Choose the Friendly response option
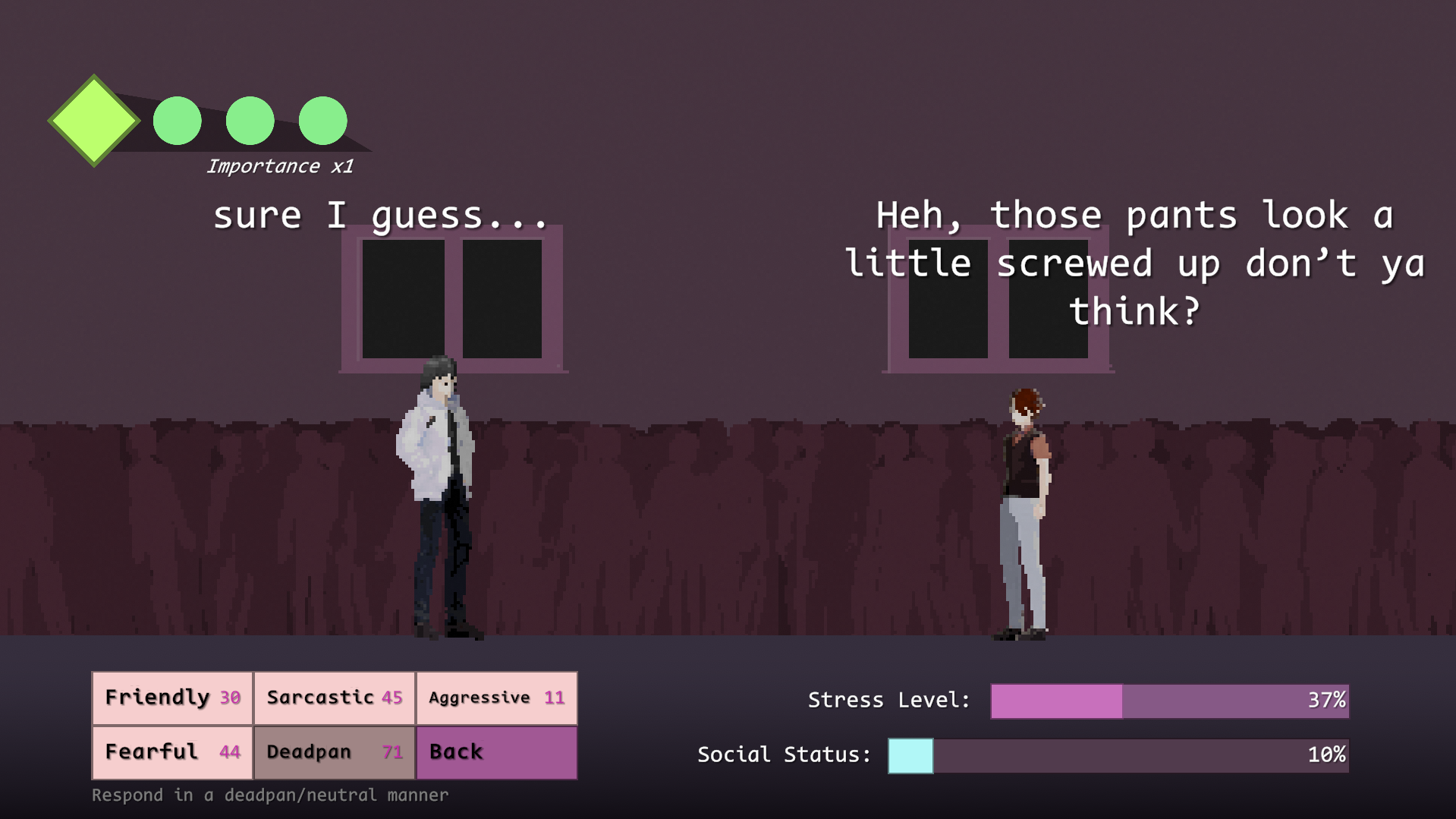The height and width of the screenshot is (819, 1456). coord(172,698)
